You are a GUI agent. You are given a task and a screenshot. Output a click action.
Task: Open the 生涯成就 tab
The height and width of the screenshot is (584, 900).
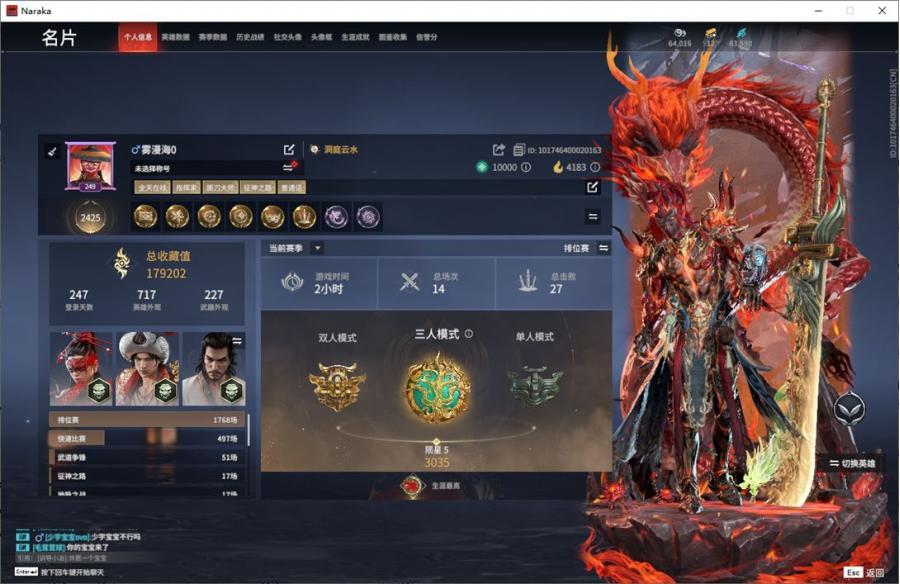coord(355,38)
